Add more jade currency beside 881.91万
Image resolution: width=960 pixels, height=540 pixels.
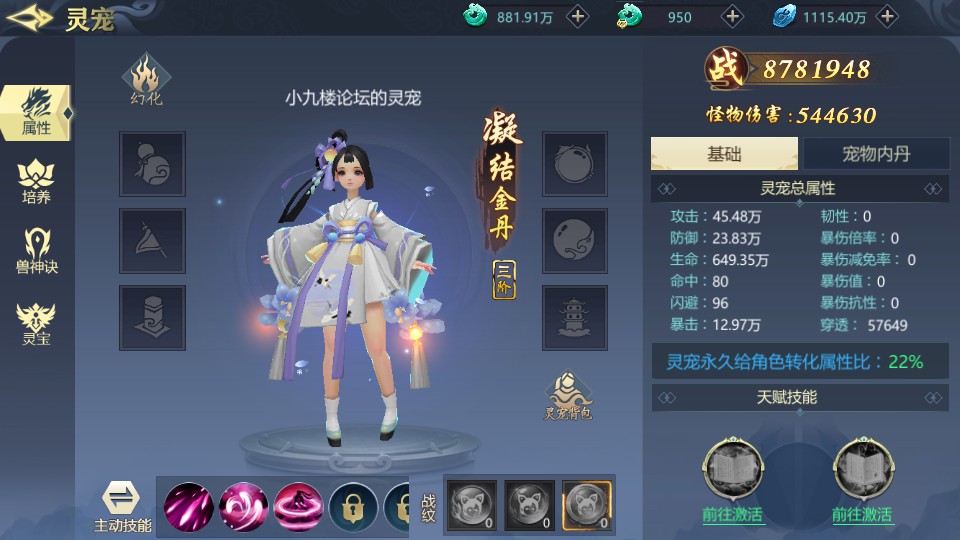click(x=577, y=16)
